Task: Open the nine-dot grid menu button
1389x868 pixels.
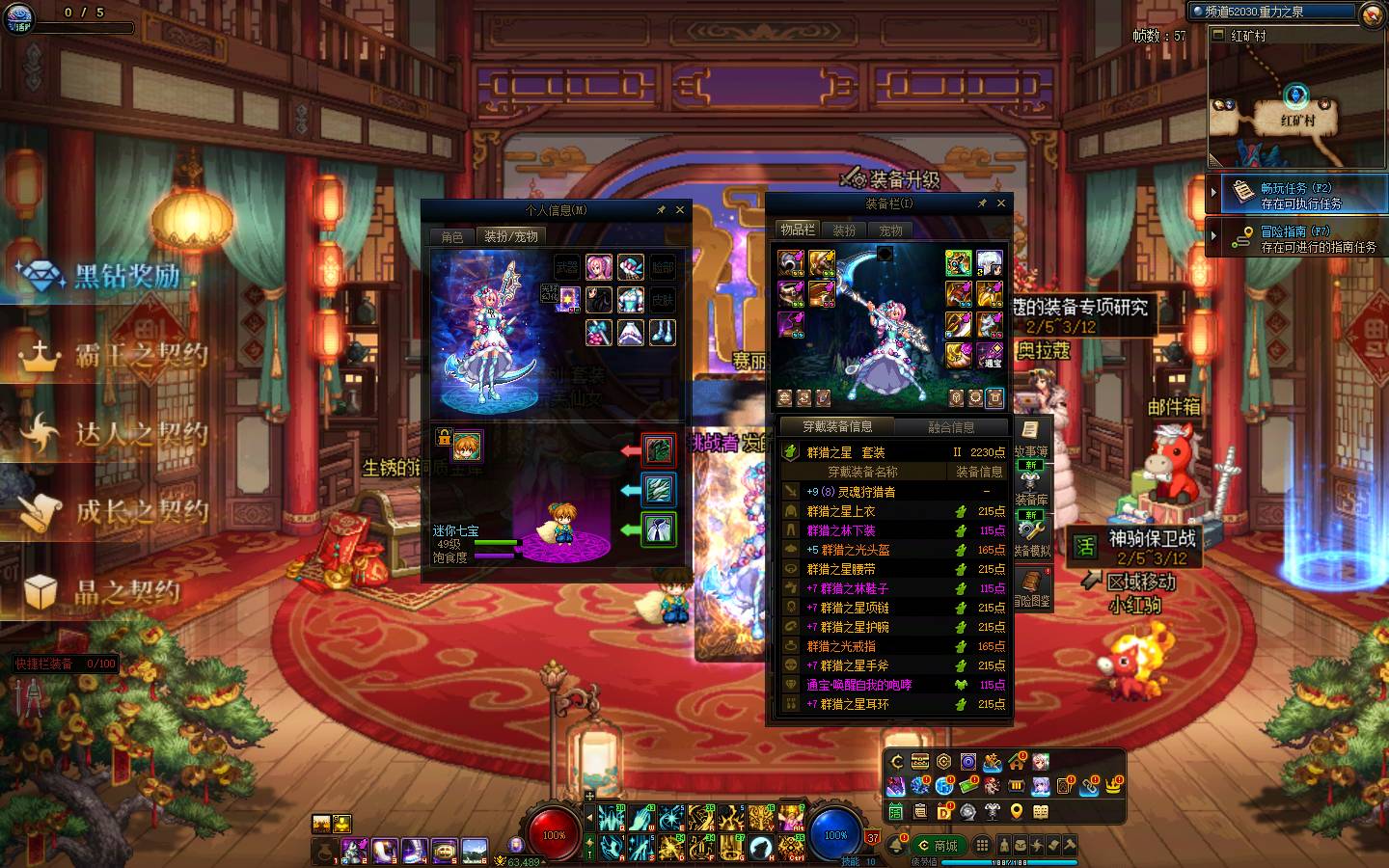Action: click(x=982, y=845)
